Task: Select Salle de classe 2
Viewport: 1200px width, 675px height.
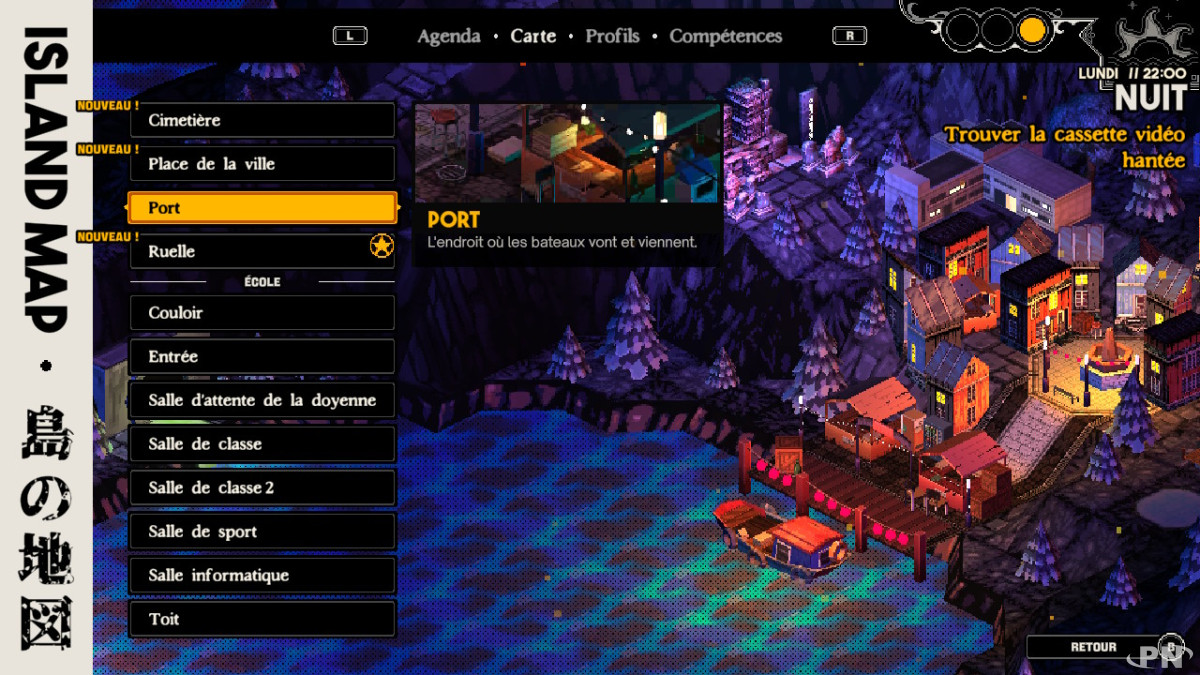Action: point(262,488)
